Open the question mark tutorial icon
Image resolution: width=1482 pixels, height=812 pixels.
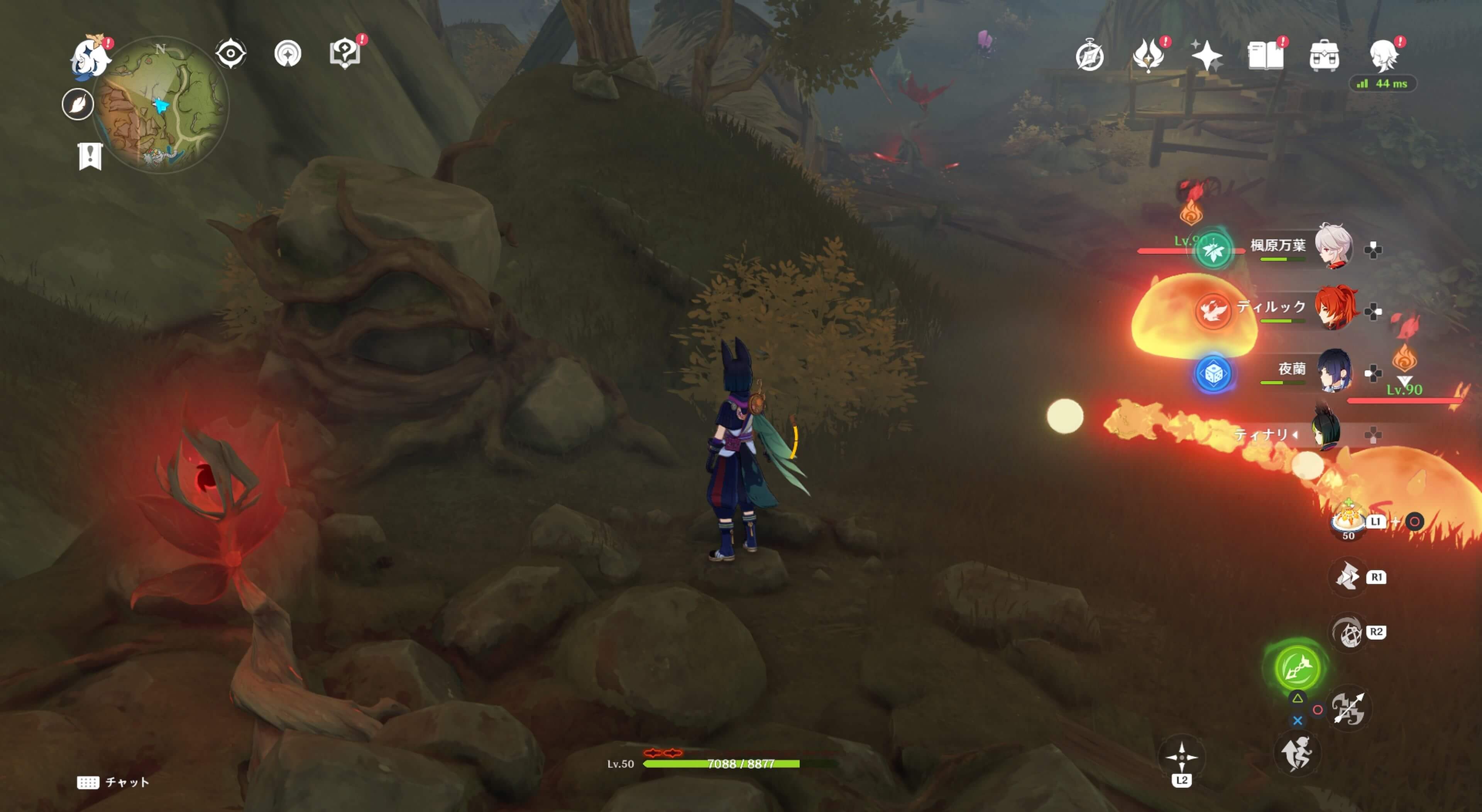[x=345, y=54]
